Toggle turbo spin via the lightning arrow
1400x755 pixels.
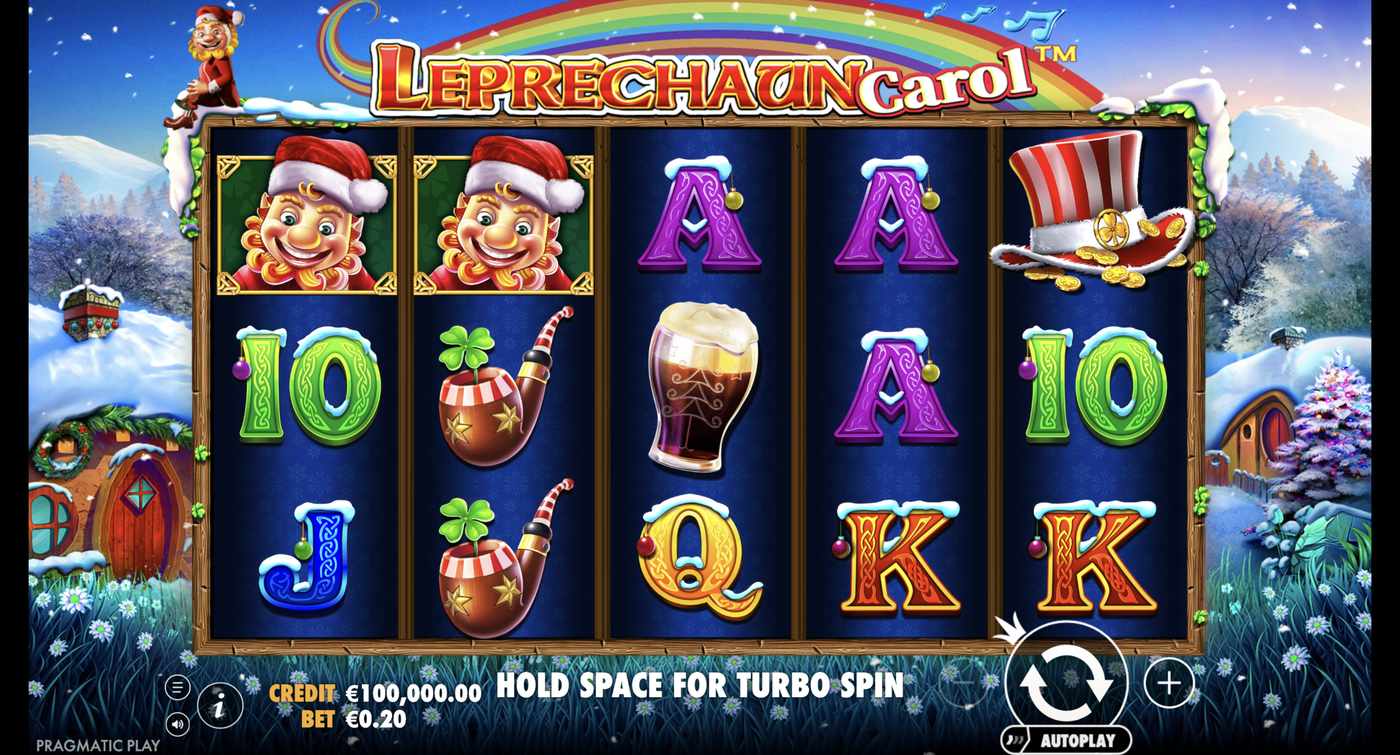pyautogui.click(x=1009, y=630)
